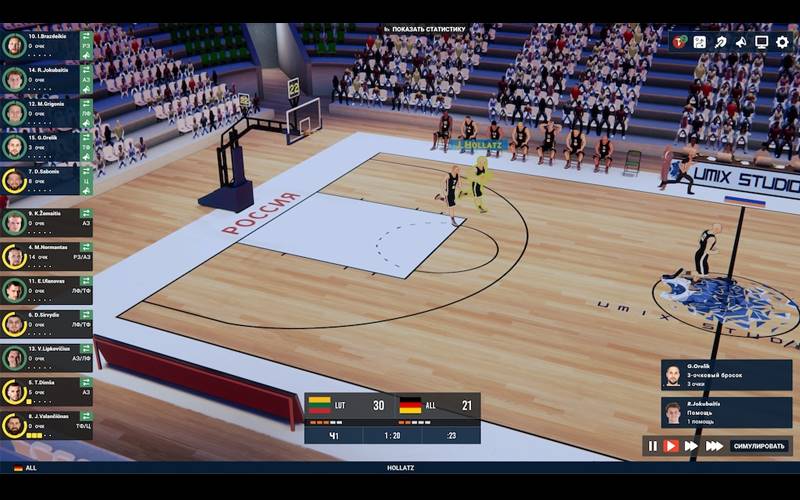
Task: Simulate the rest of the match
Action: pos(760,446)
